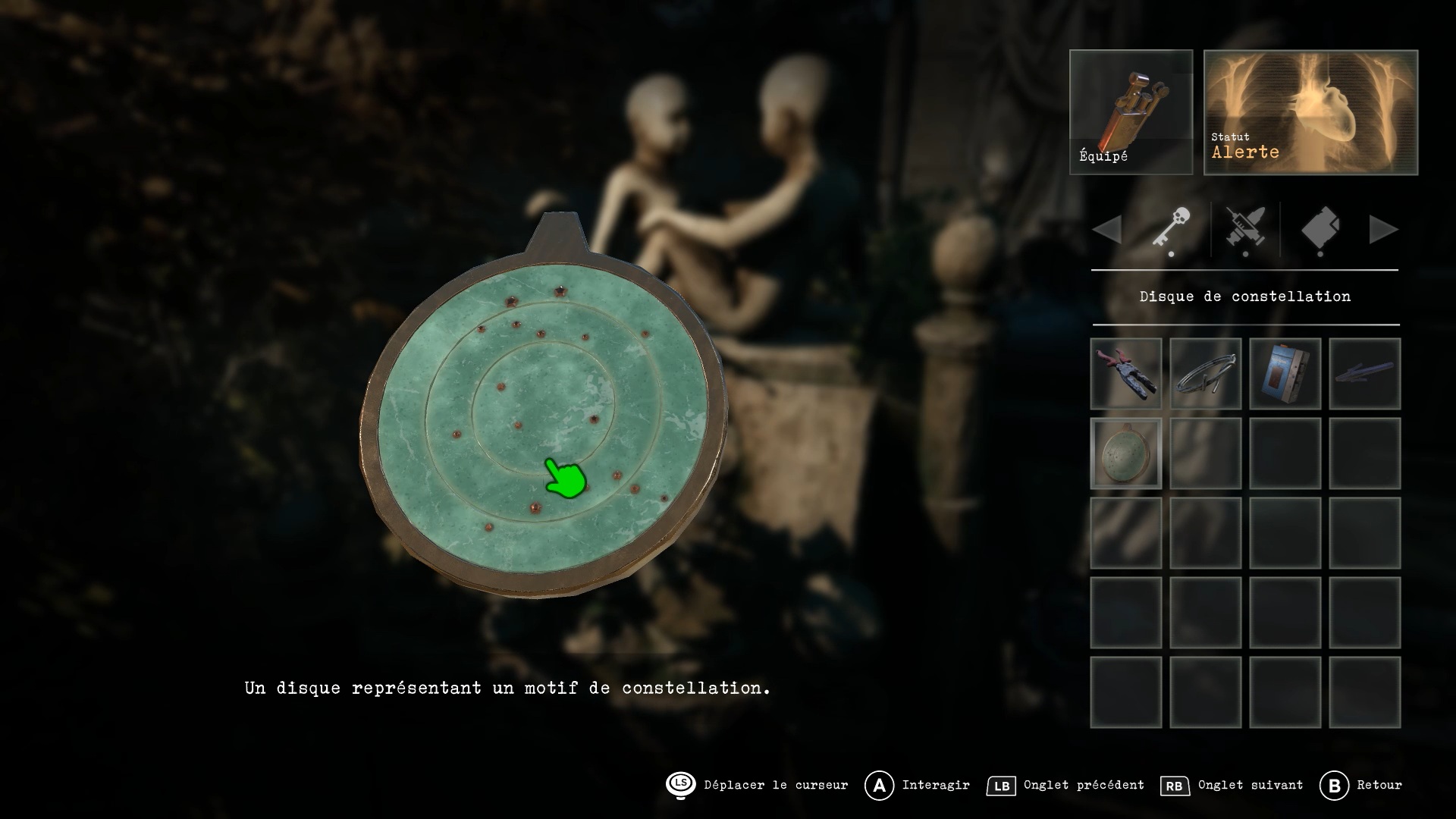Viewport: 1456px width, 819px height.
Task: Switch to the documents folder tab
Action: click(x=1319, y=229)
